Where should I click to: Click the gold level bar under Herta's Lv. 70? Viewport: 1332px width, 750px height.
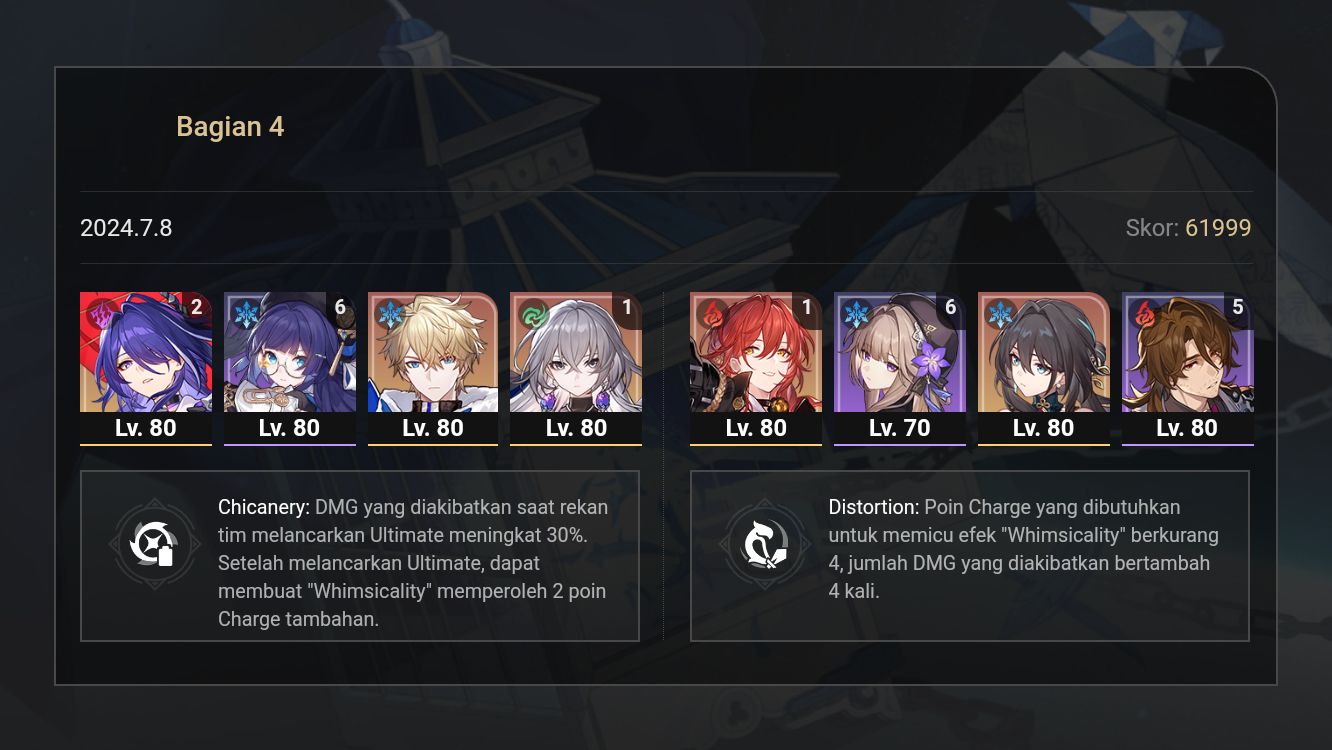(899, 443)
